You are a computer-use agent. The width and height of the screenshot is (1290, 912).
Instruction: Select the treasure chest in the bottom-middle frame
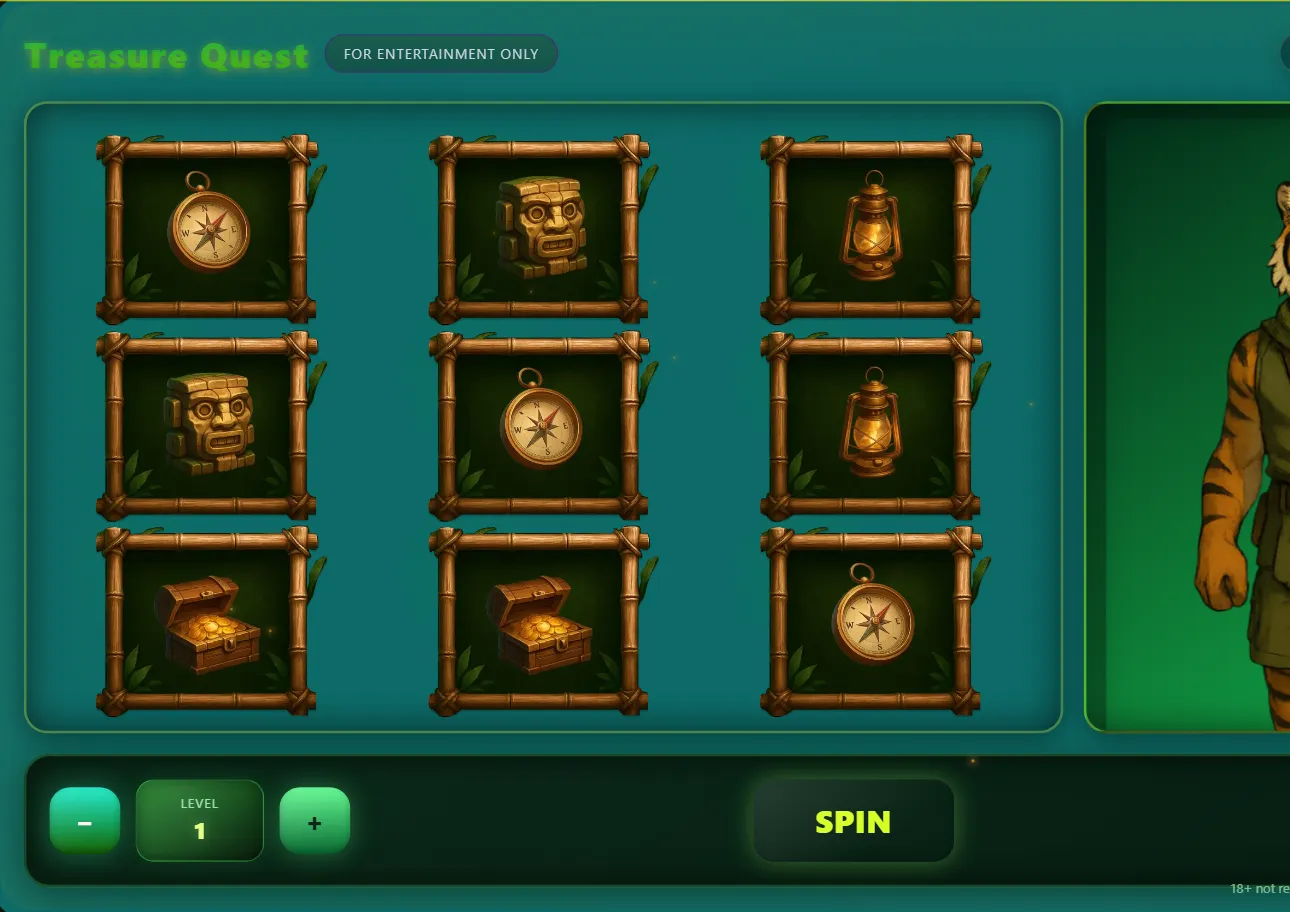(x=537, y=622)
